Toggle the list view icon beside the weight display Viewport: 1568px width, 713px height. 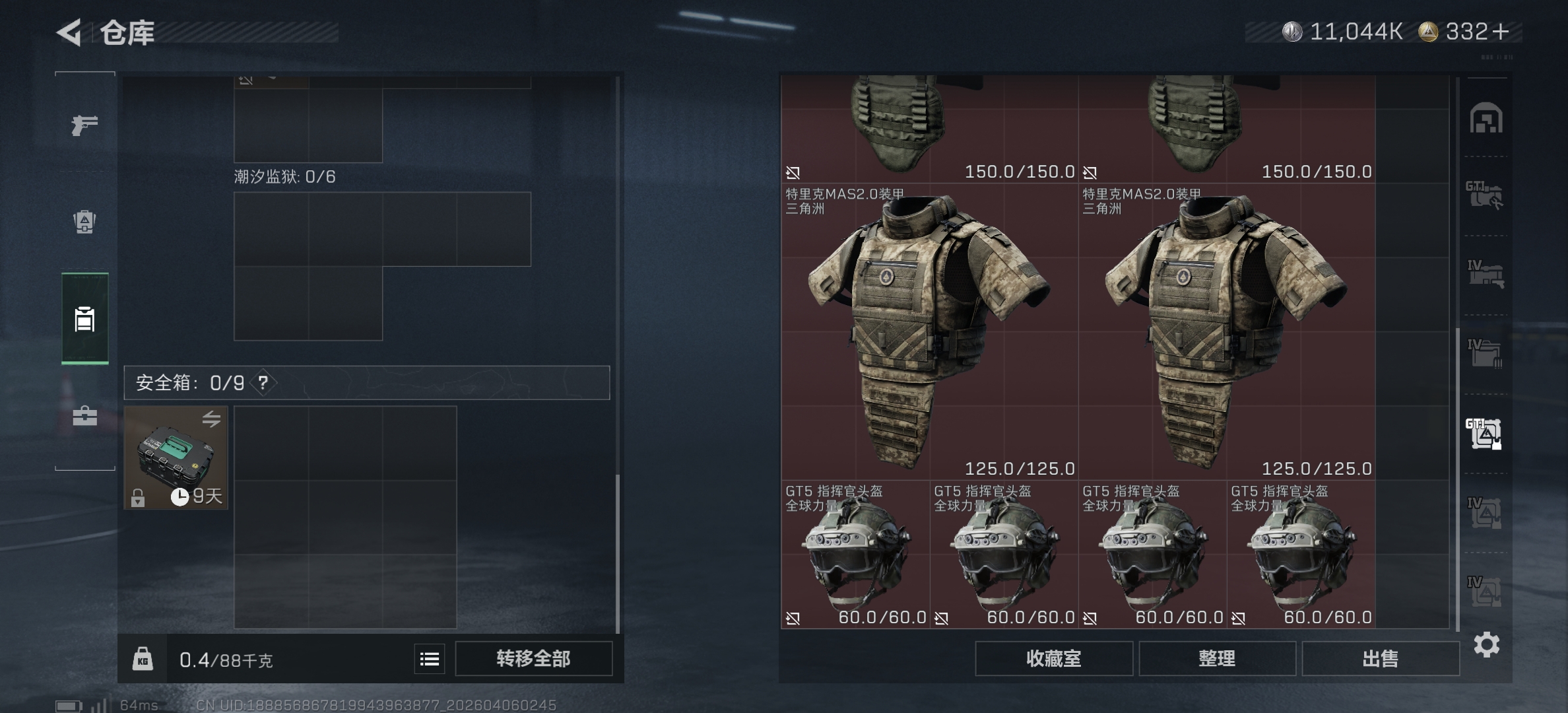[x=428, y=658]
